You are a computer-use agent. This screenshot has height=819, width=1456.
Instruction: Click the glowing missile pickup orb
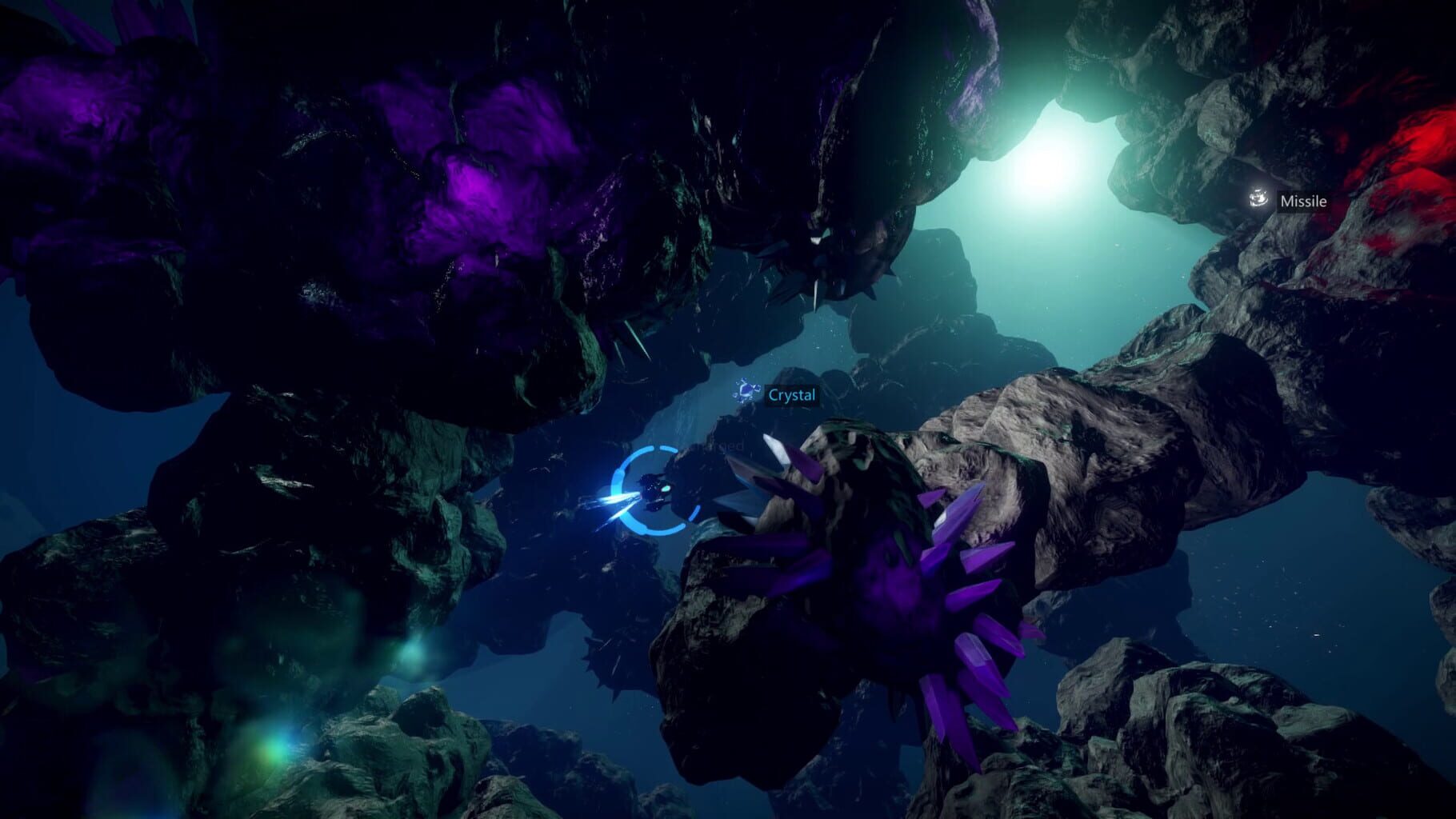click(1259, 199)
